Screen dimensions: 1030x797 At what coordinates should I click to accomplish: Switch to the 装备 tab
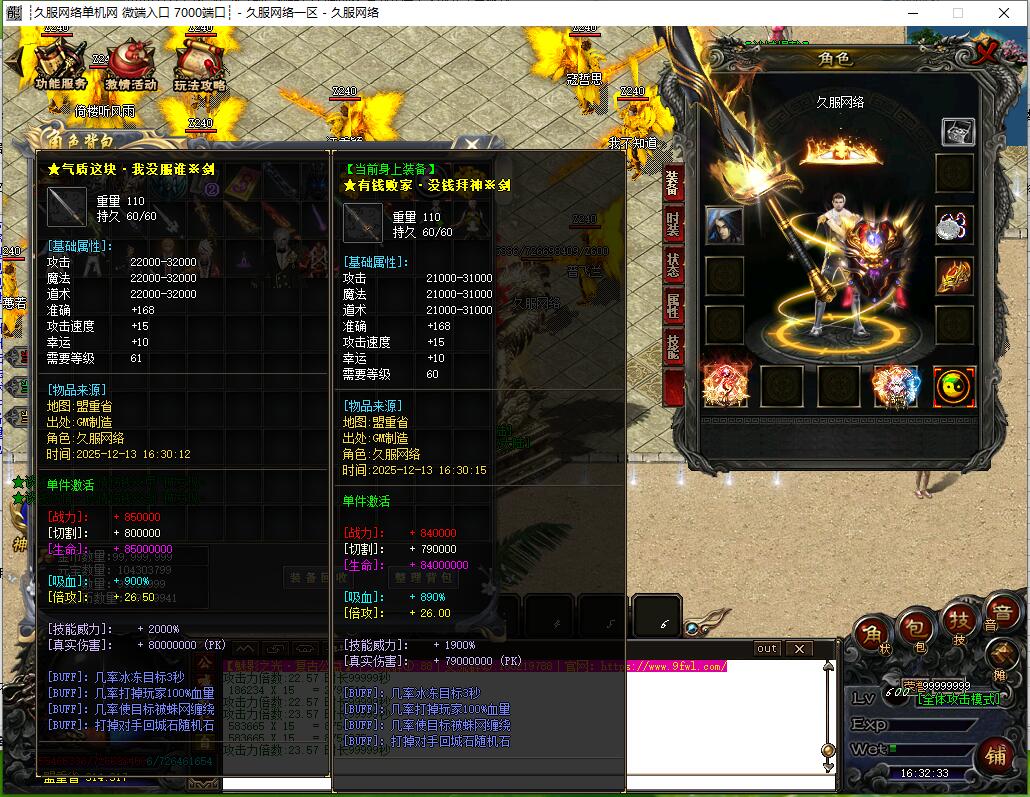pos(673,182)
